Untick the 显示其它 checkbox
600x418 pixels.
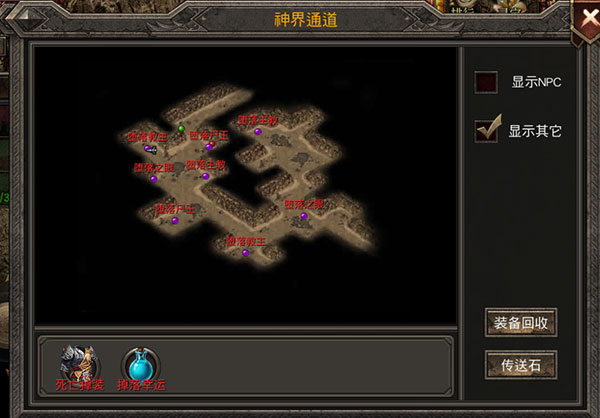(x=487, y=130)
